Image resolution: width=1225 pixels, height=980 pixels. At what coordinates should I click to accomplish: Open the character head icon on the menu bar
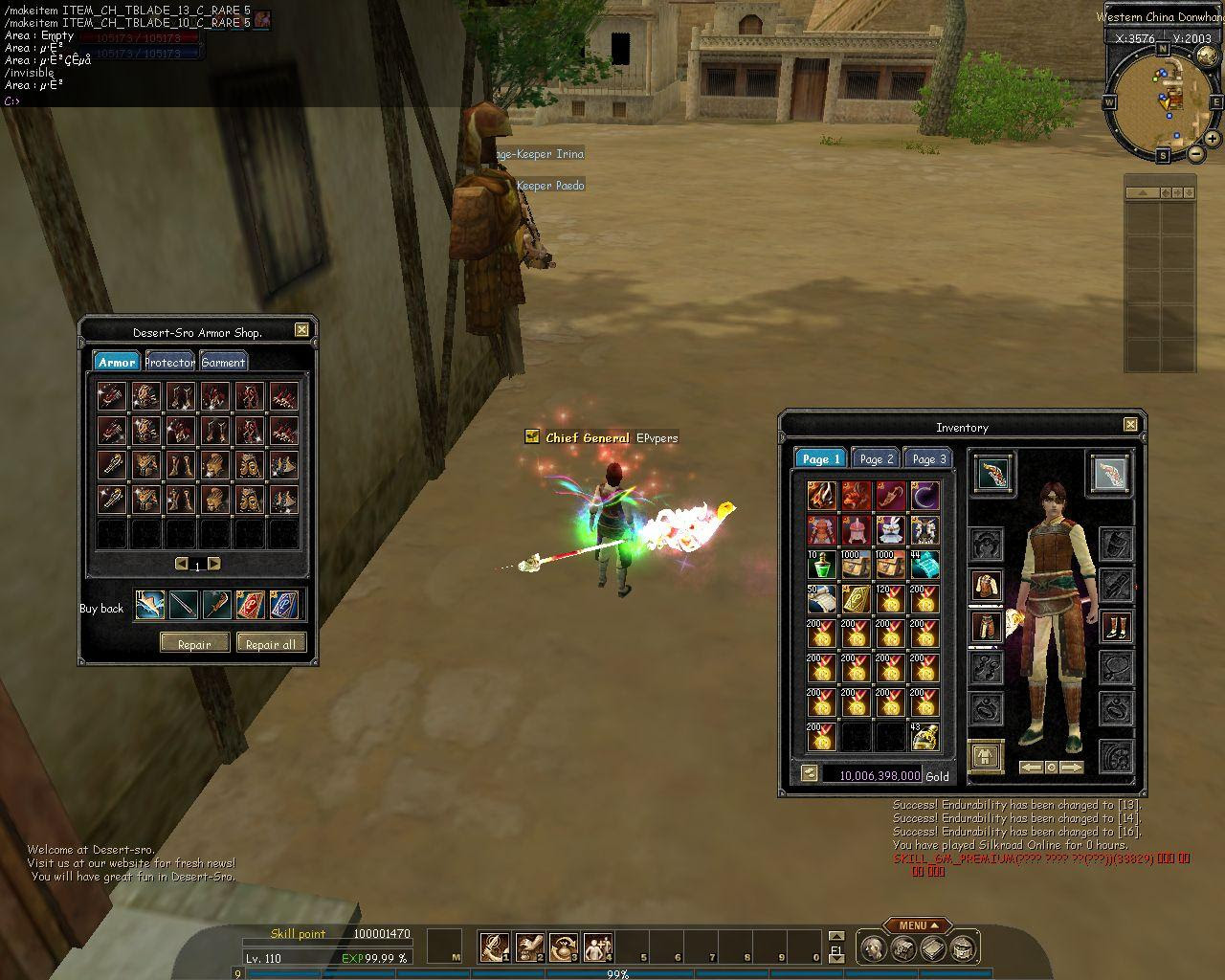tap(872, 948)
